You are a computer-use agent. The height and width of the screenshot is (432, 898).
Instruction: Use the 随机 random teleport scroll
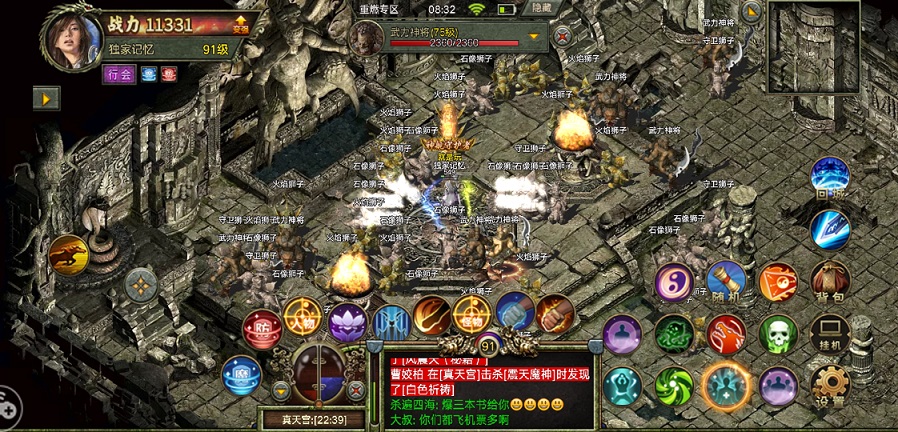pos(726,284)
